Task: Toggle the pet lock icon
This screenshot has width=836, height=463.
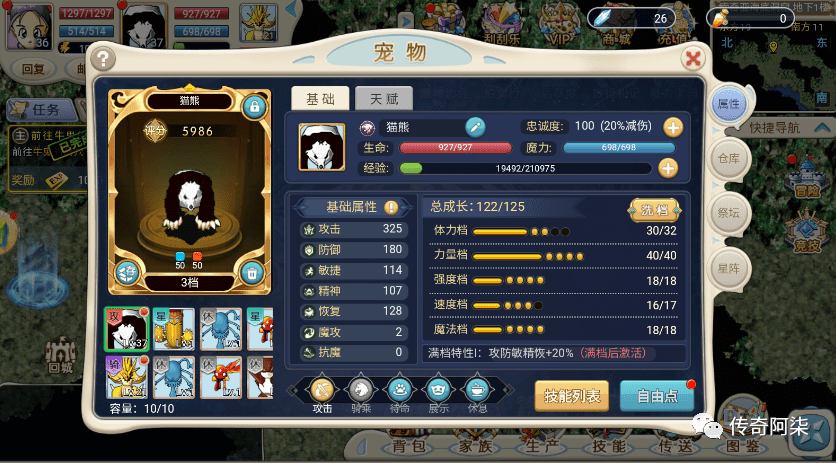Action: pyautogui.click(x=254, y=106)
